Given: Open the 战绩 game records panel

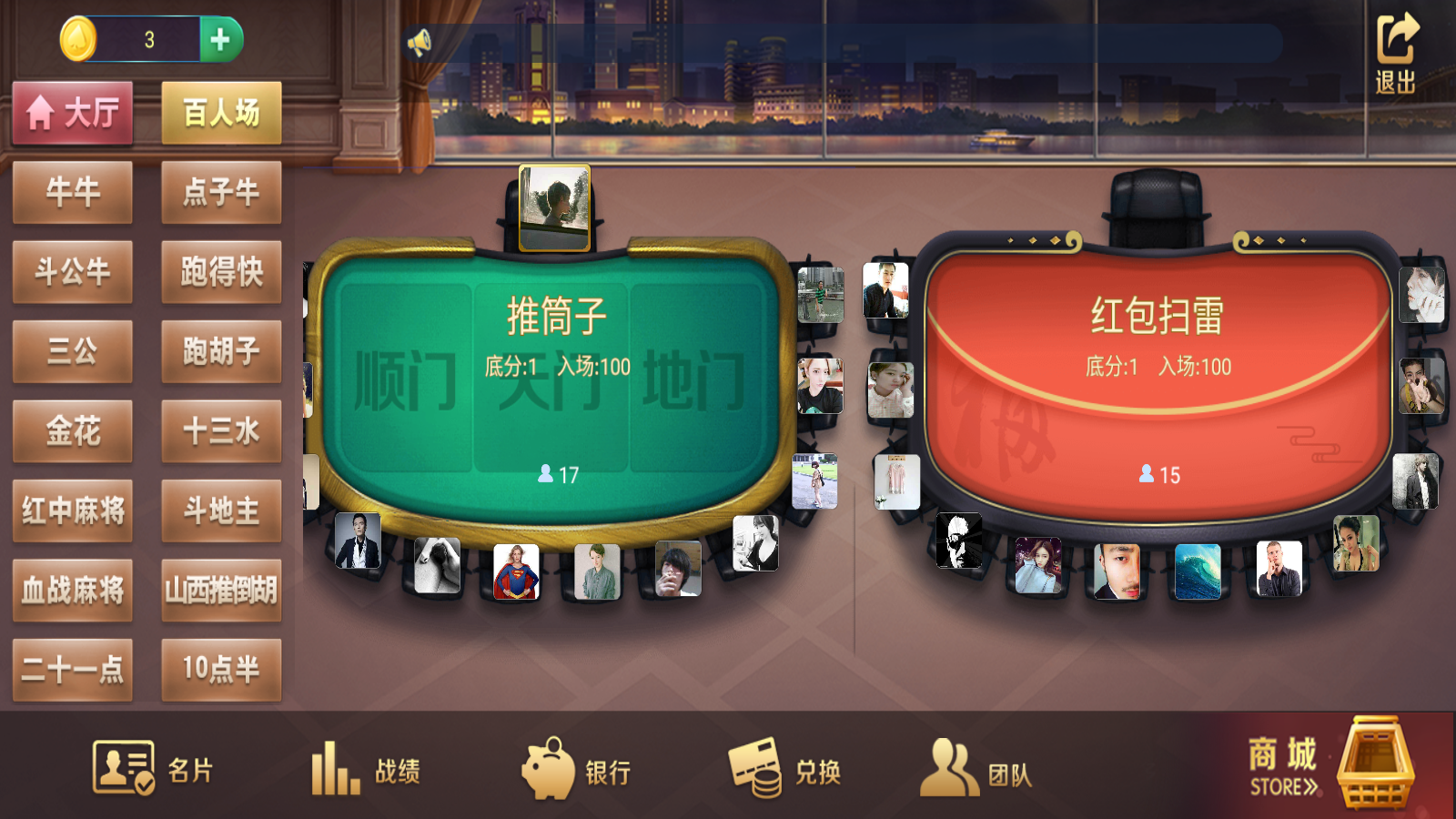Looking at the screenshot, I should click(x=373, y=769).
